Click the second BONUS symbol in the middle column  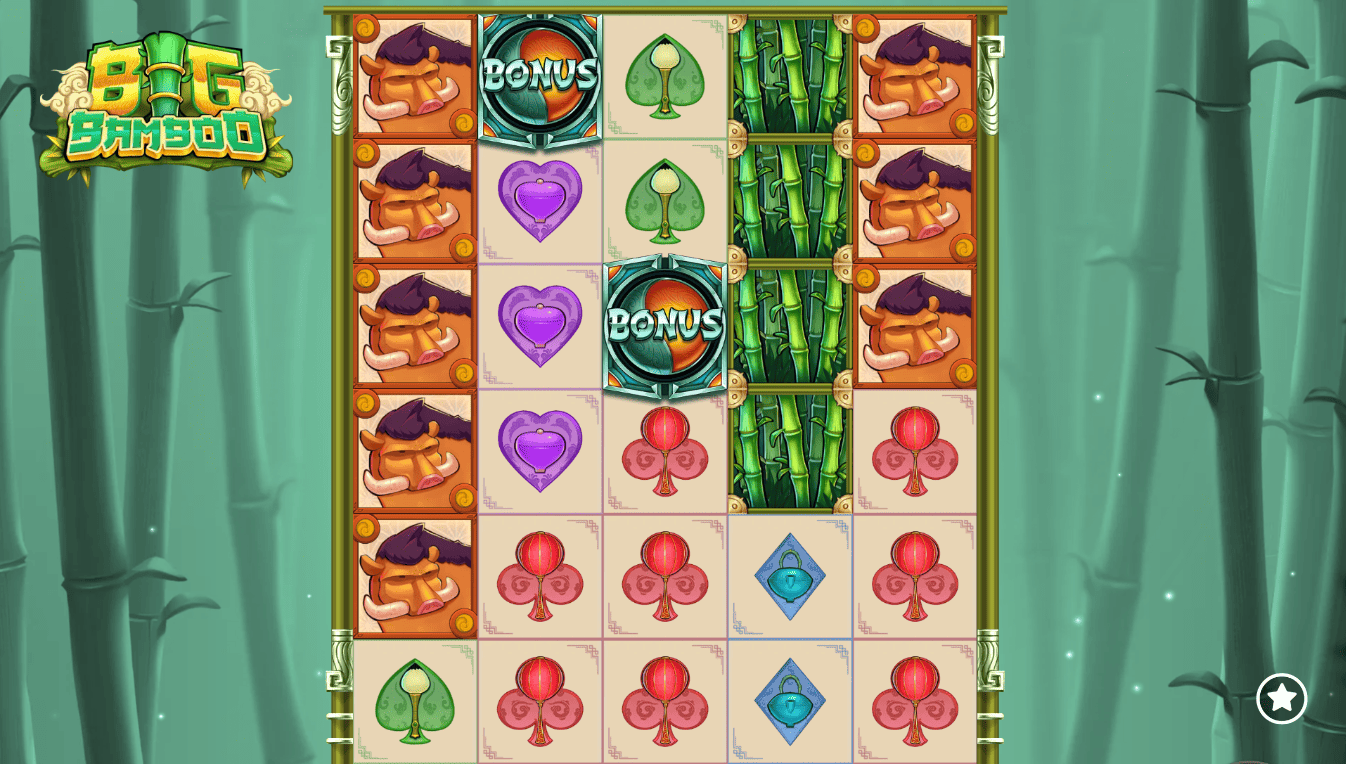[x=665, y=325]
